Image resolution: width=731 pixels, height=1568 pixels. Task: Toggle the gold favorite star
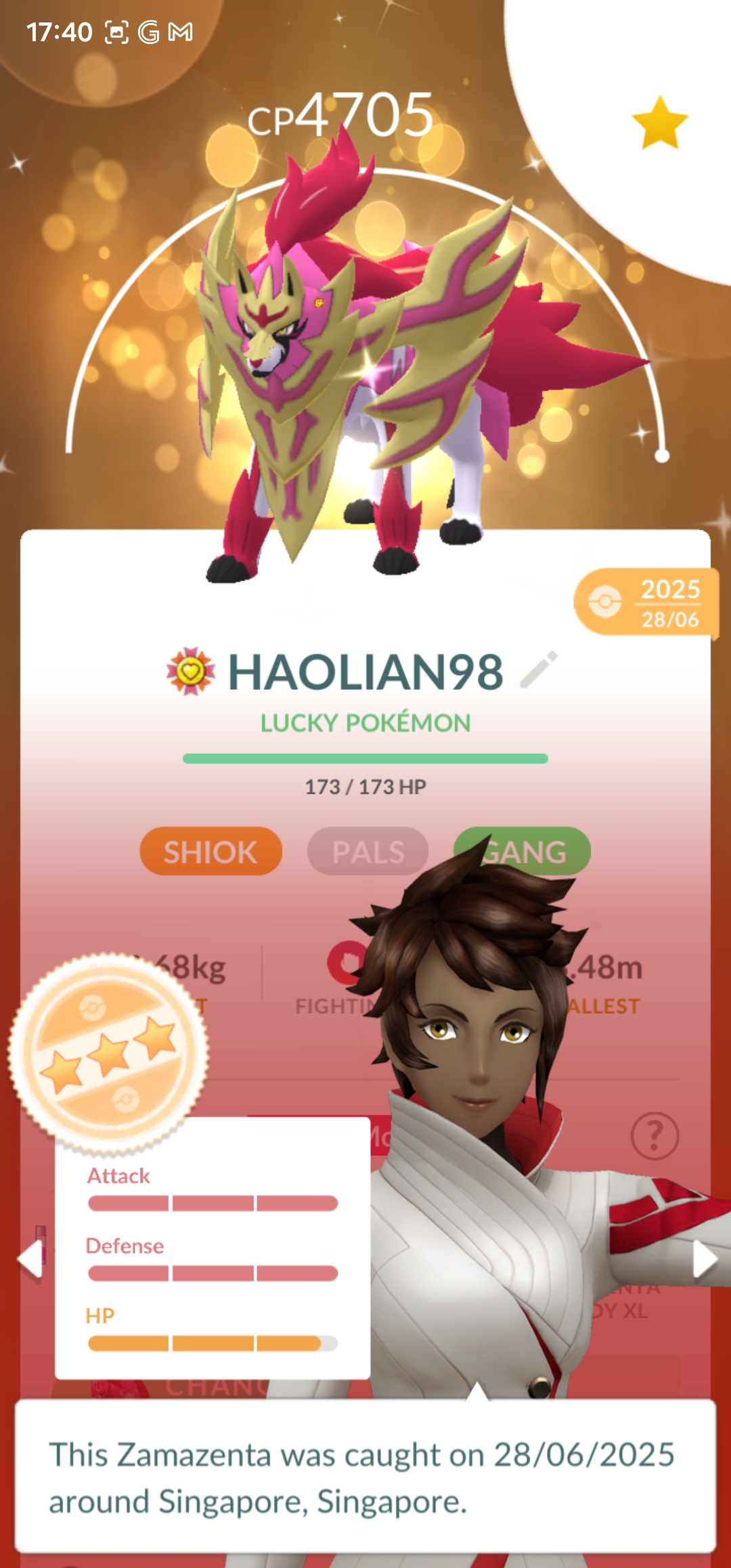[x=659, y=123]
